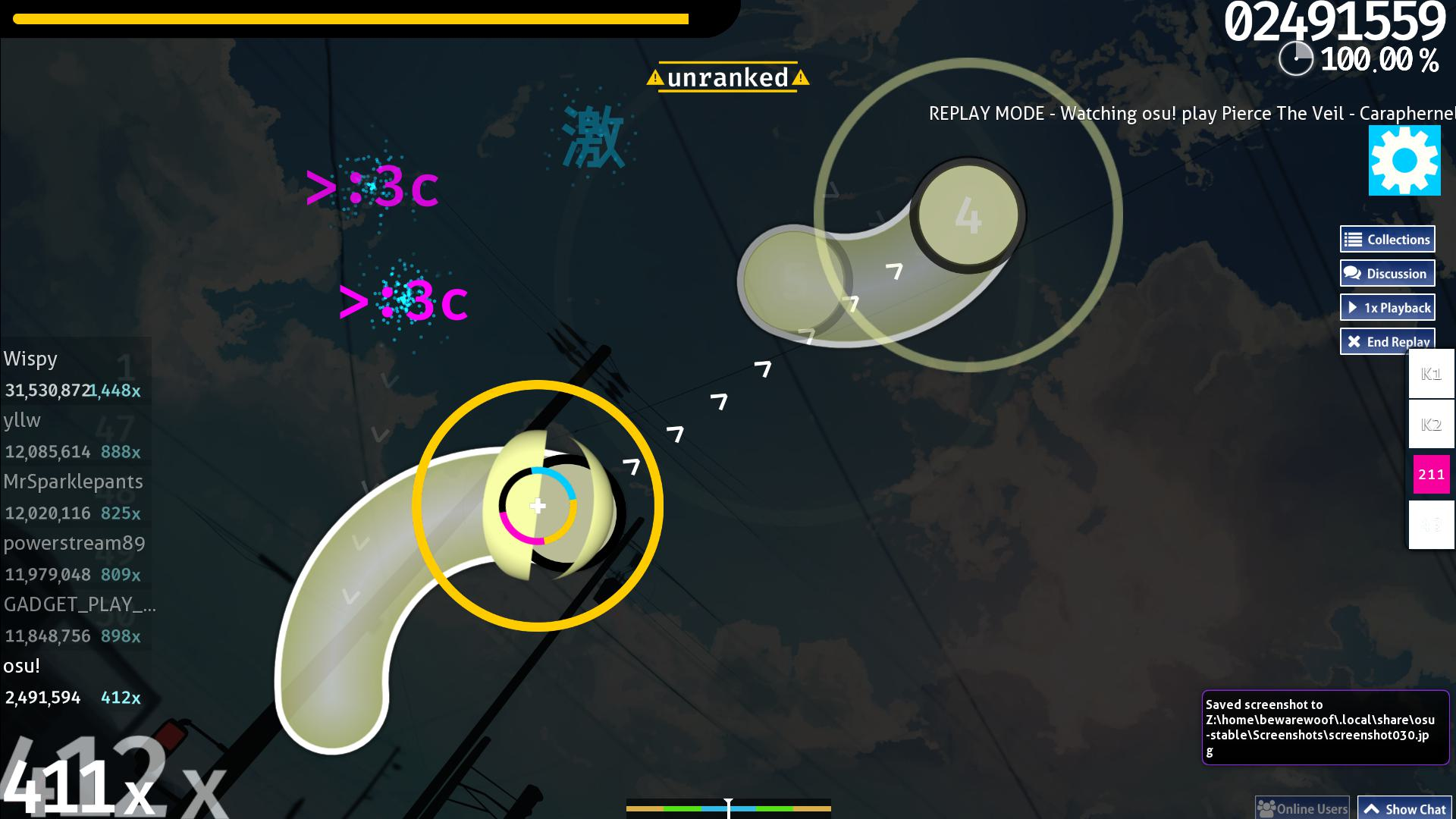
Task: Click the play triangle on 1x Playback
Action: (1353, 307)
